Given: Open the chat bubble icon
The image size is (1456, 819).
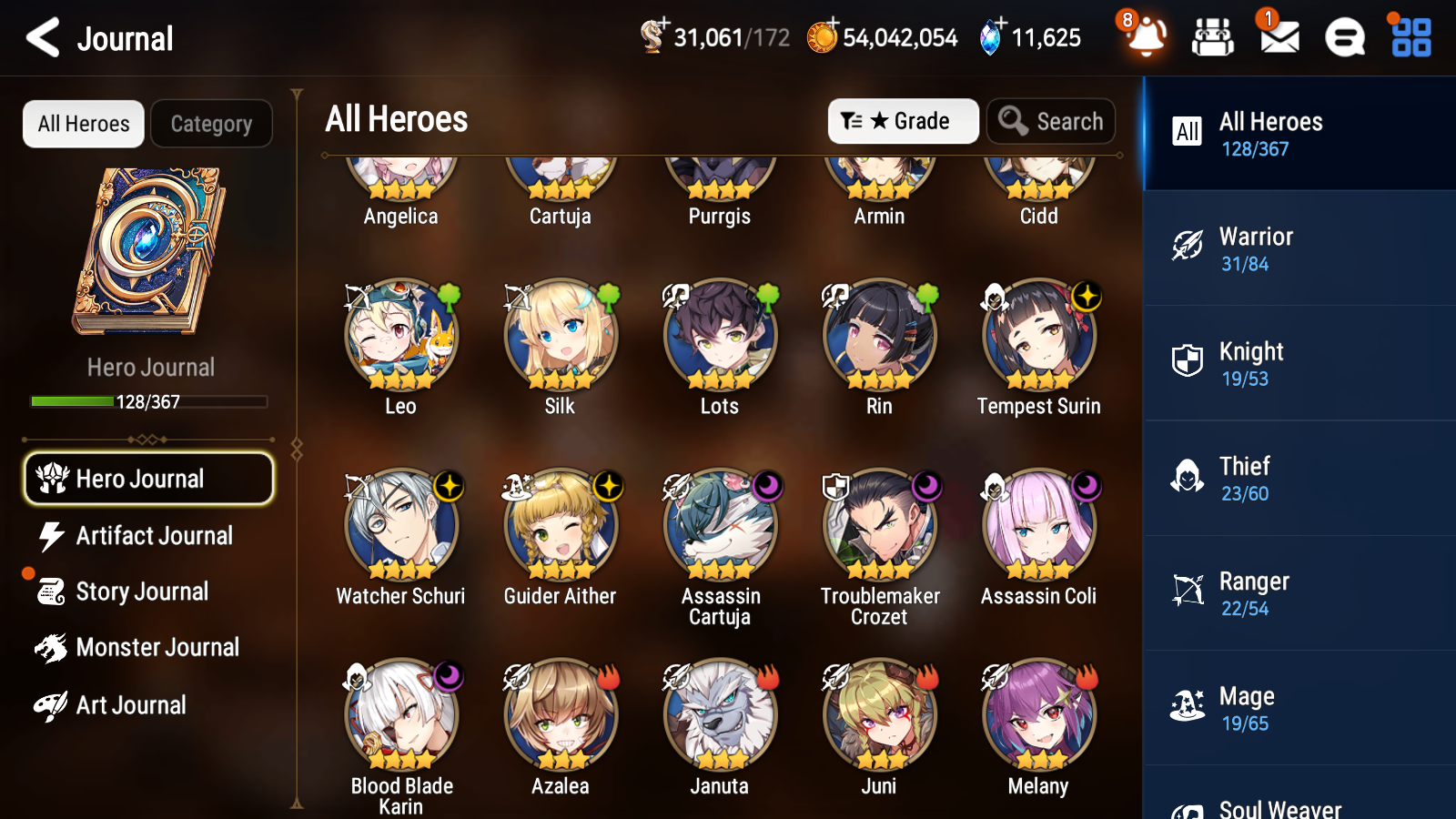Looking at the screenshot, I should 1344,37.
